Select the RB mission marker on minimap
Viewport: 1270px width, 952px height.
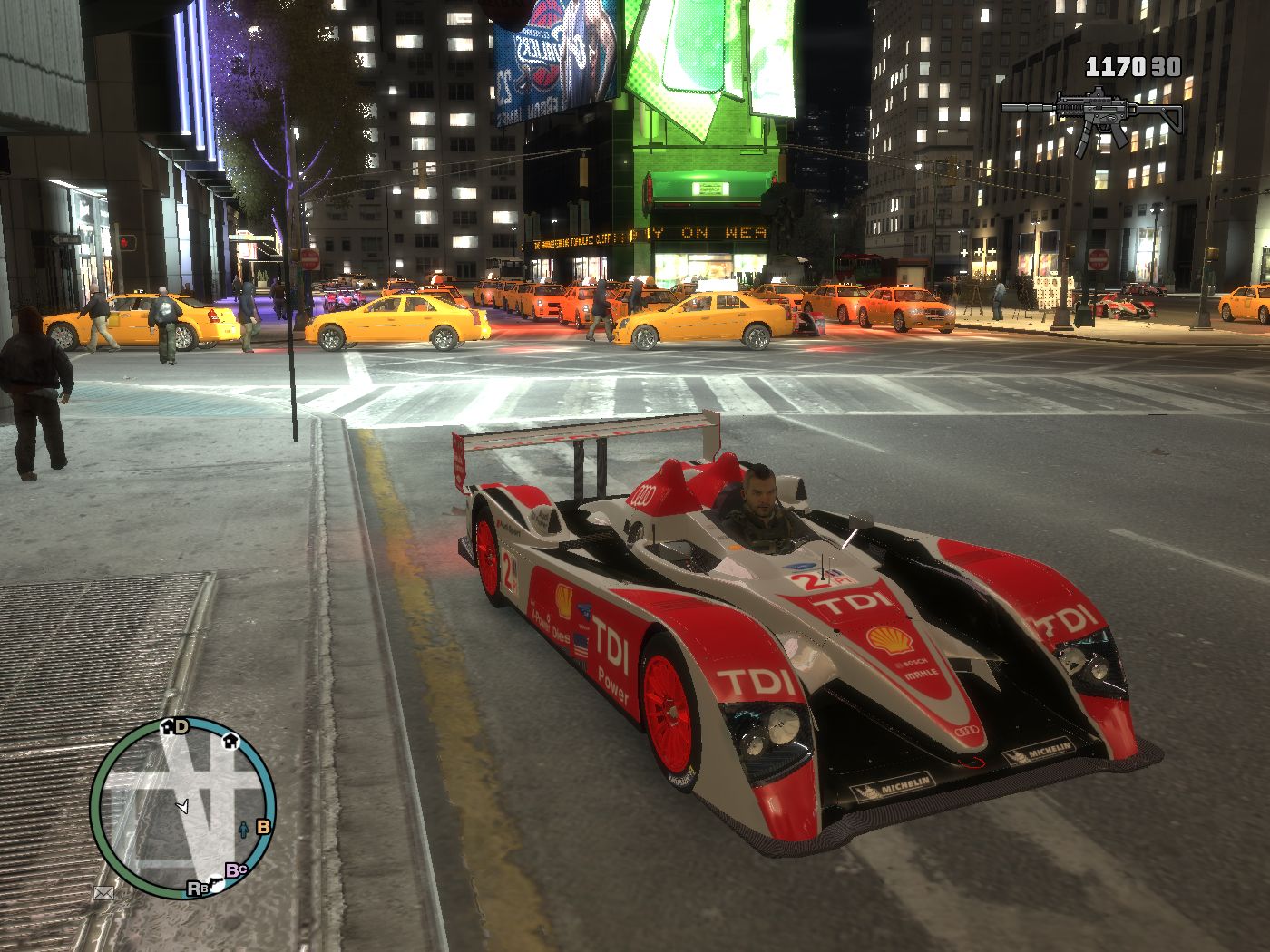click(195, 889)
